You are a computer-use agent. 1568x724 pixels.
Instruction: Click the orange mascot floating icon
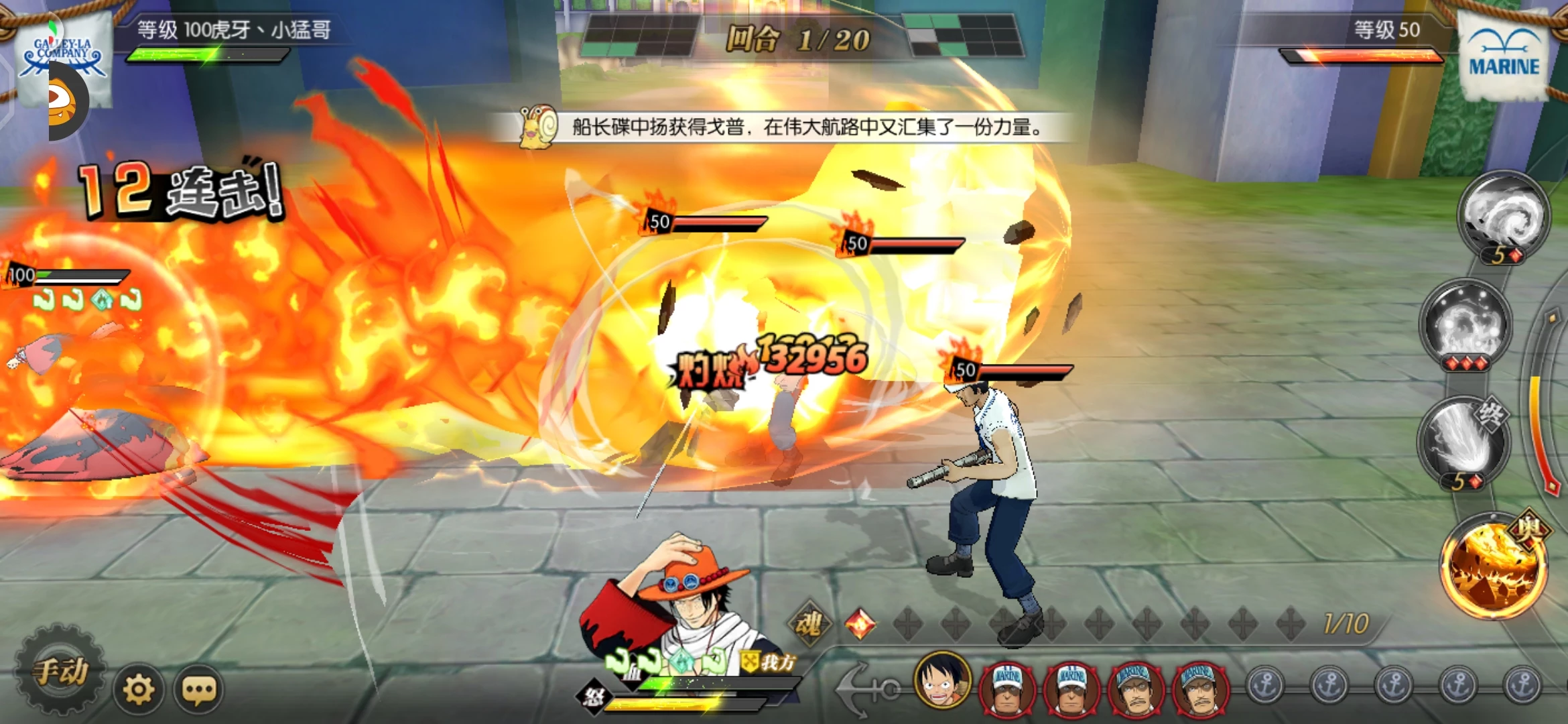click(67, 102)
